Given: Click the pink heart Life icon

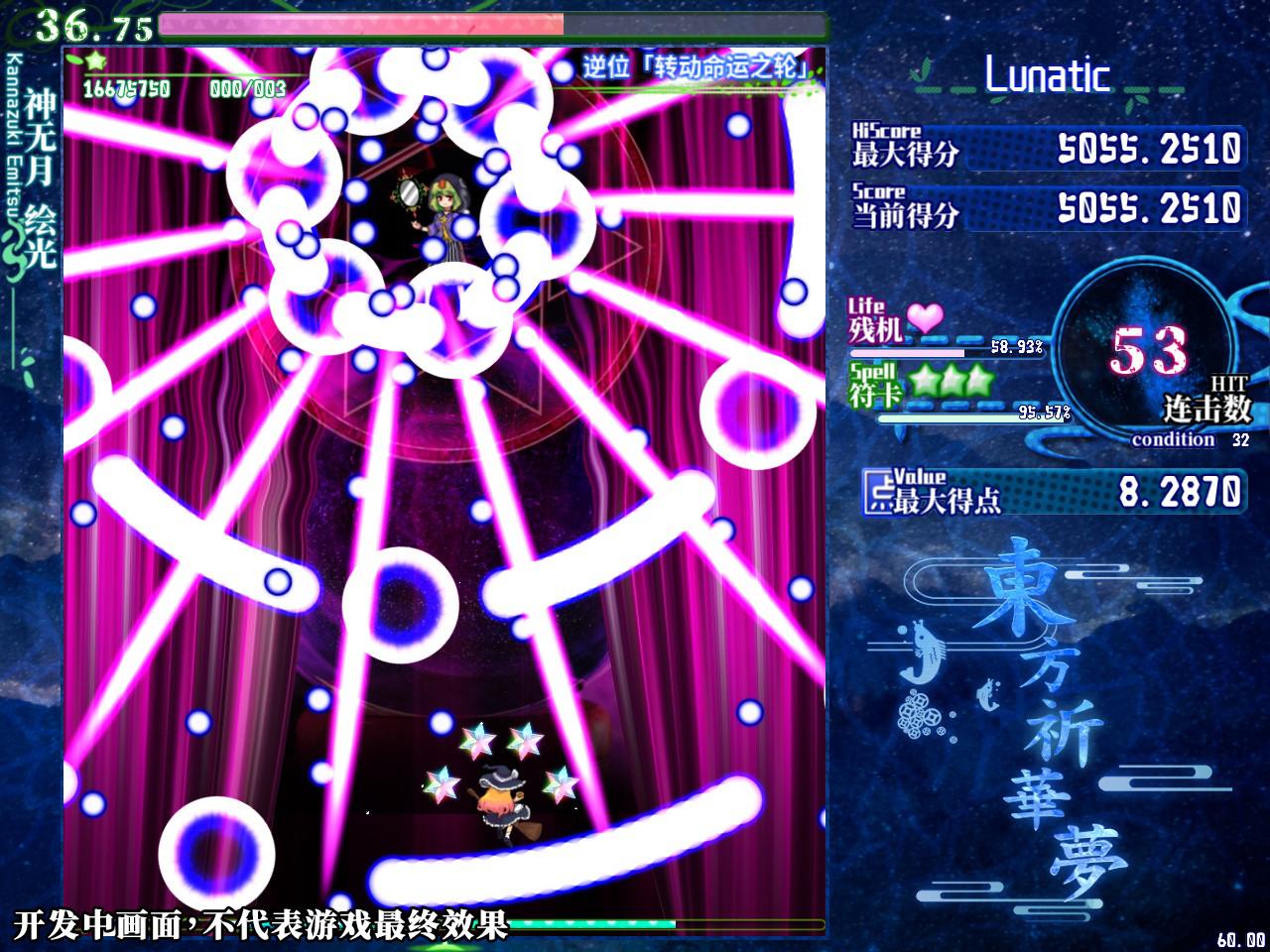Looking at the screenshot, I should (x=923, y=319).
